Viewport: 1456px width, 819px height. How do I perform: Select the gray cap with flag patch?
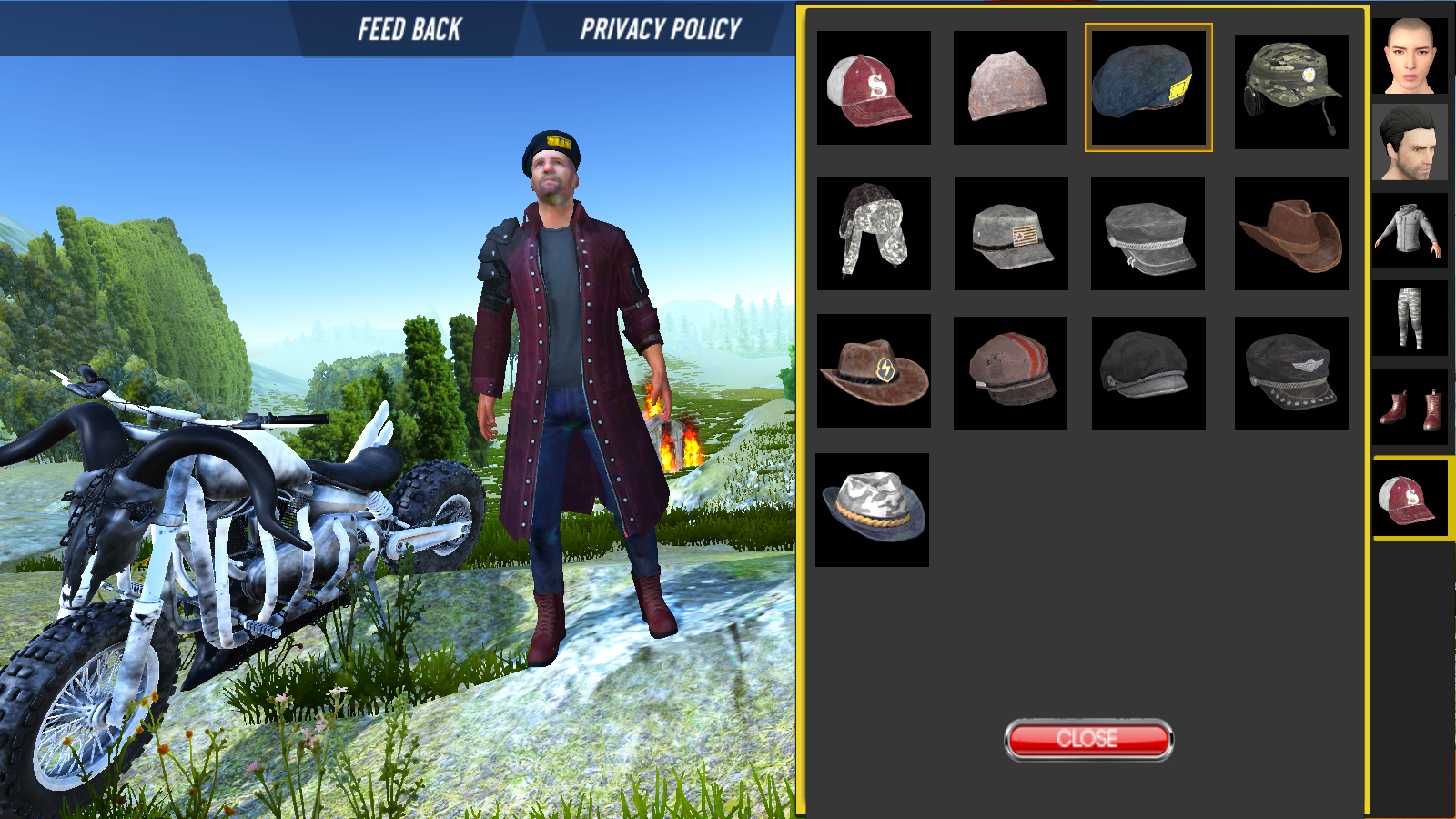point(1011,233)
